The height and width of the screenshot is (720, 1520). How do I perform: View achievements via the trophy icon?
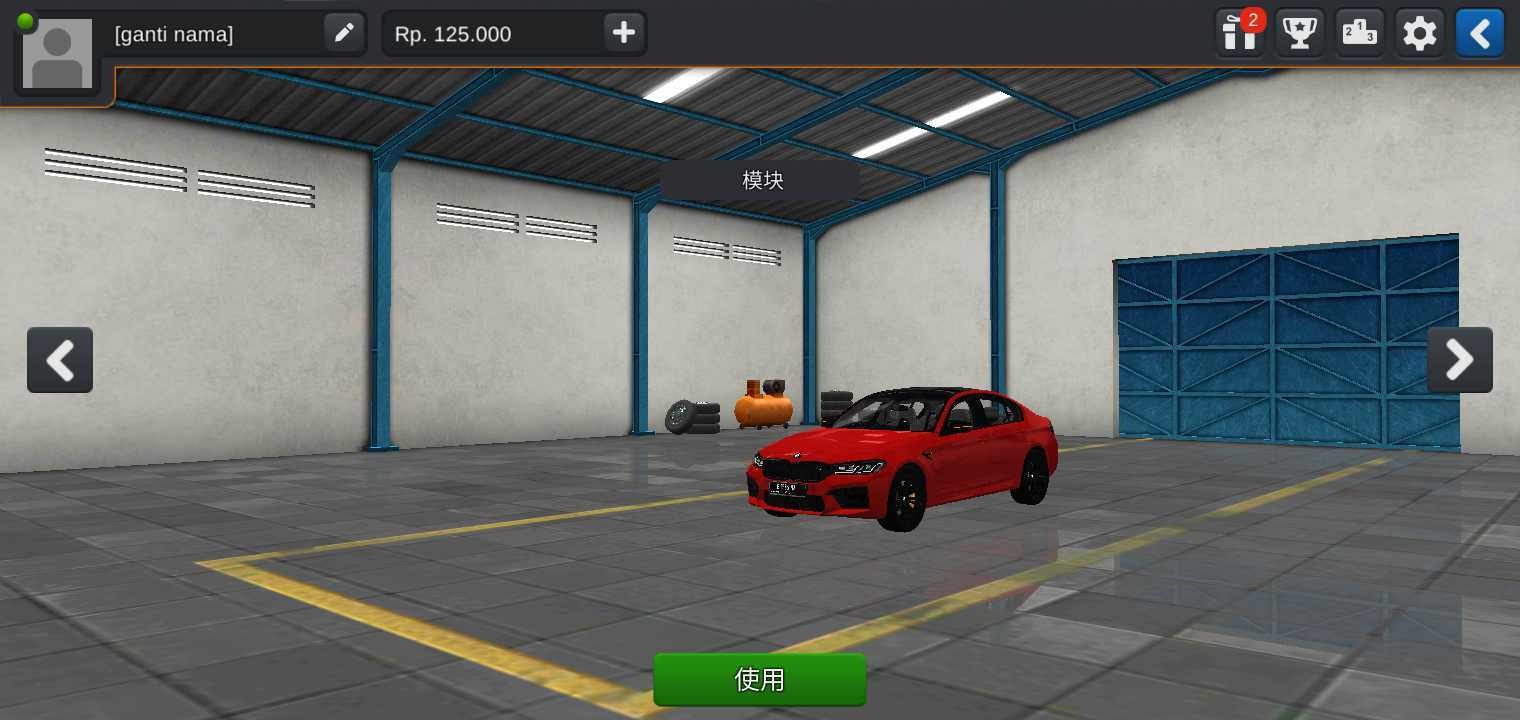pyautogui.click(x=1299, y=32)
